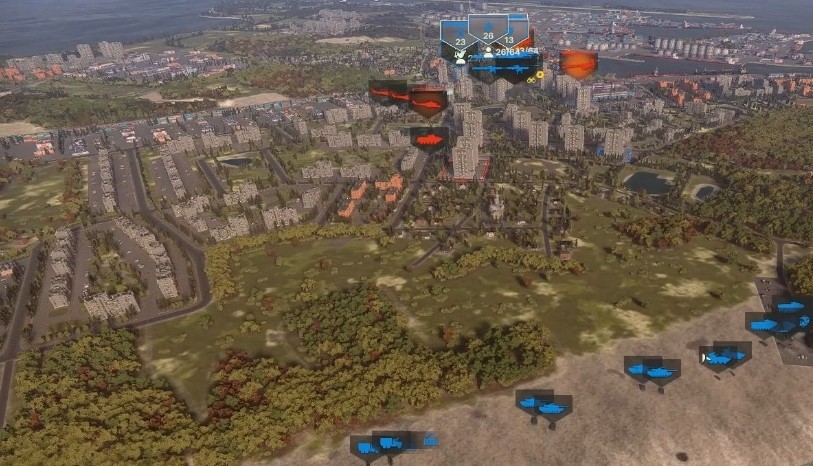Image resolution: width=813 pixels, height=466 pixels.
Task: Select the blue marker with white arrow
Action: point(716,357)
